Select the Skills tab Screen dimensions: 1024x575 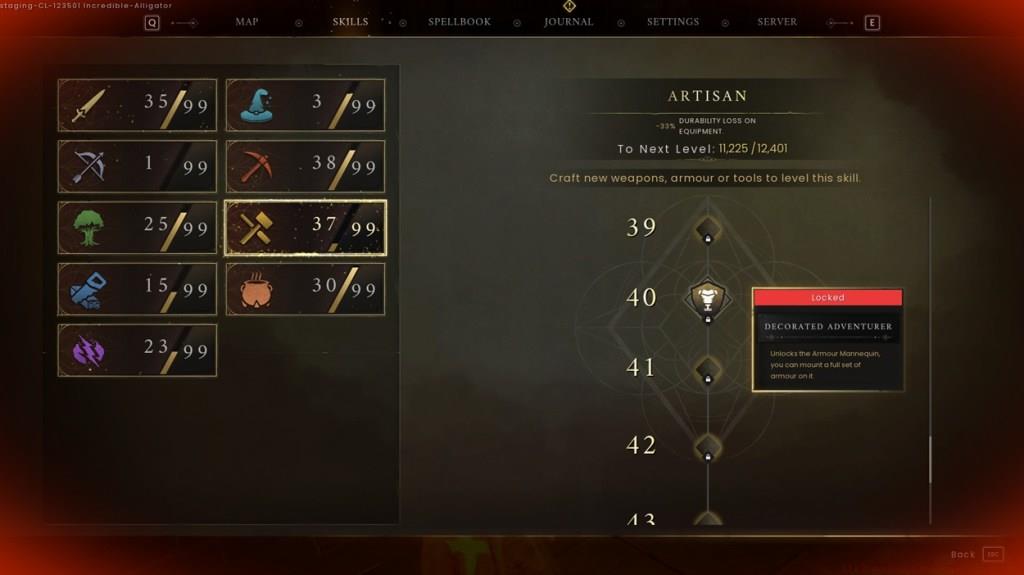pyautogui.click(x=350, y=22)
